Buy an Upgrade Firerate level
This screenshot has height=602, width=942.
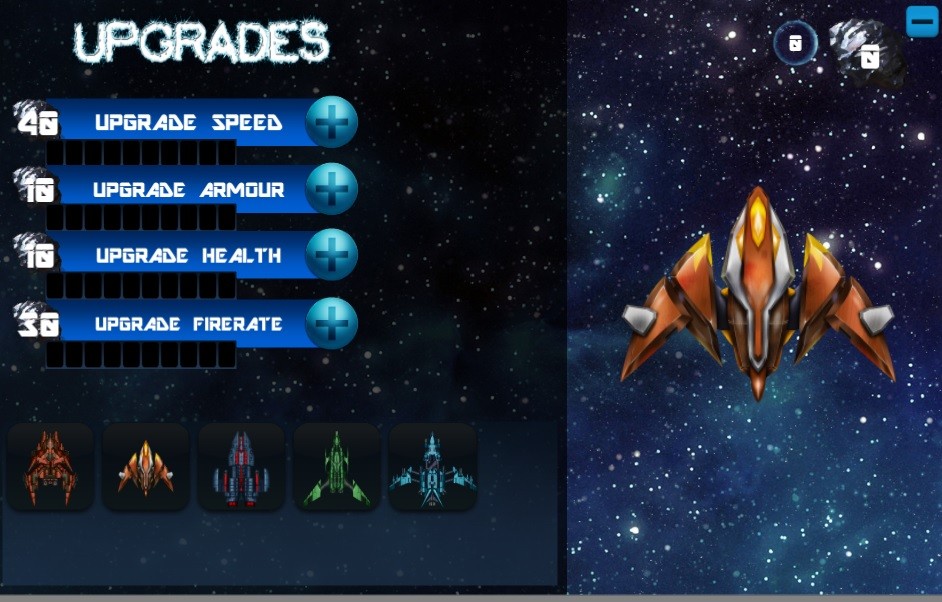(x=331, y=324)
